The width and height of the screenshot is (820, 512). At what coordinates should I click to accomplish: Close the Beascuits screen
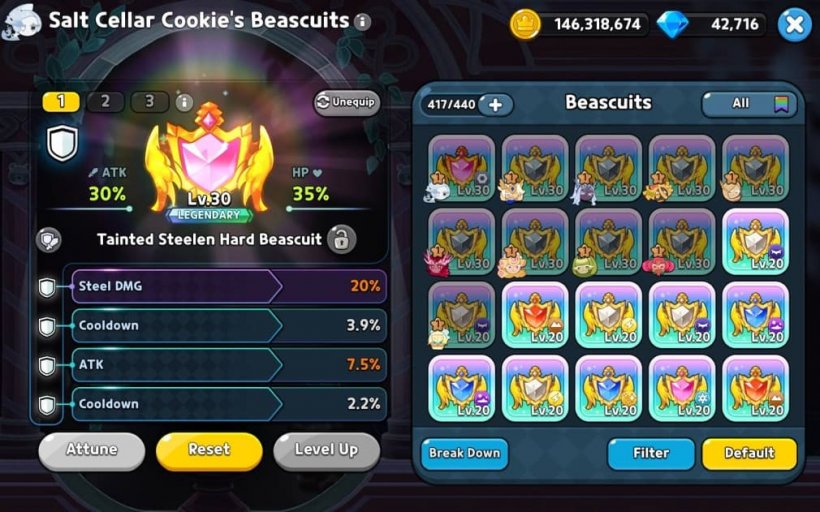[x=793, y=24]
